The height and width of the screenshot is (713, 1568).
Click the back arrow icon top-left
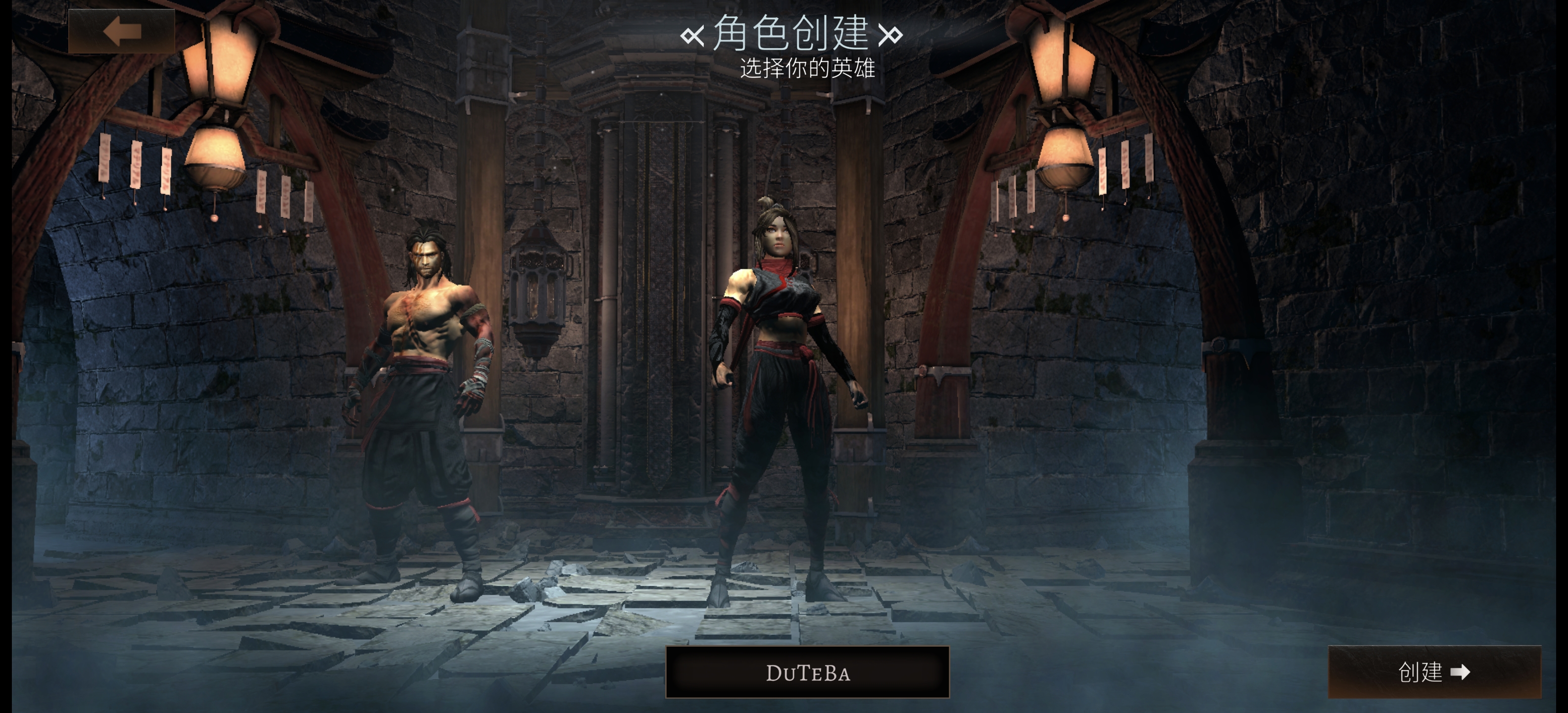122,32
